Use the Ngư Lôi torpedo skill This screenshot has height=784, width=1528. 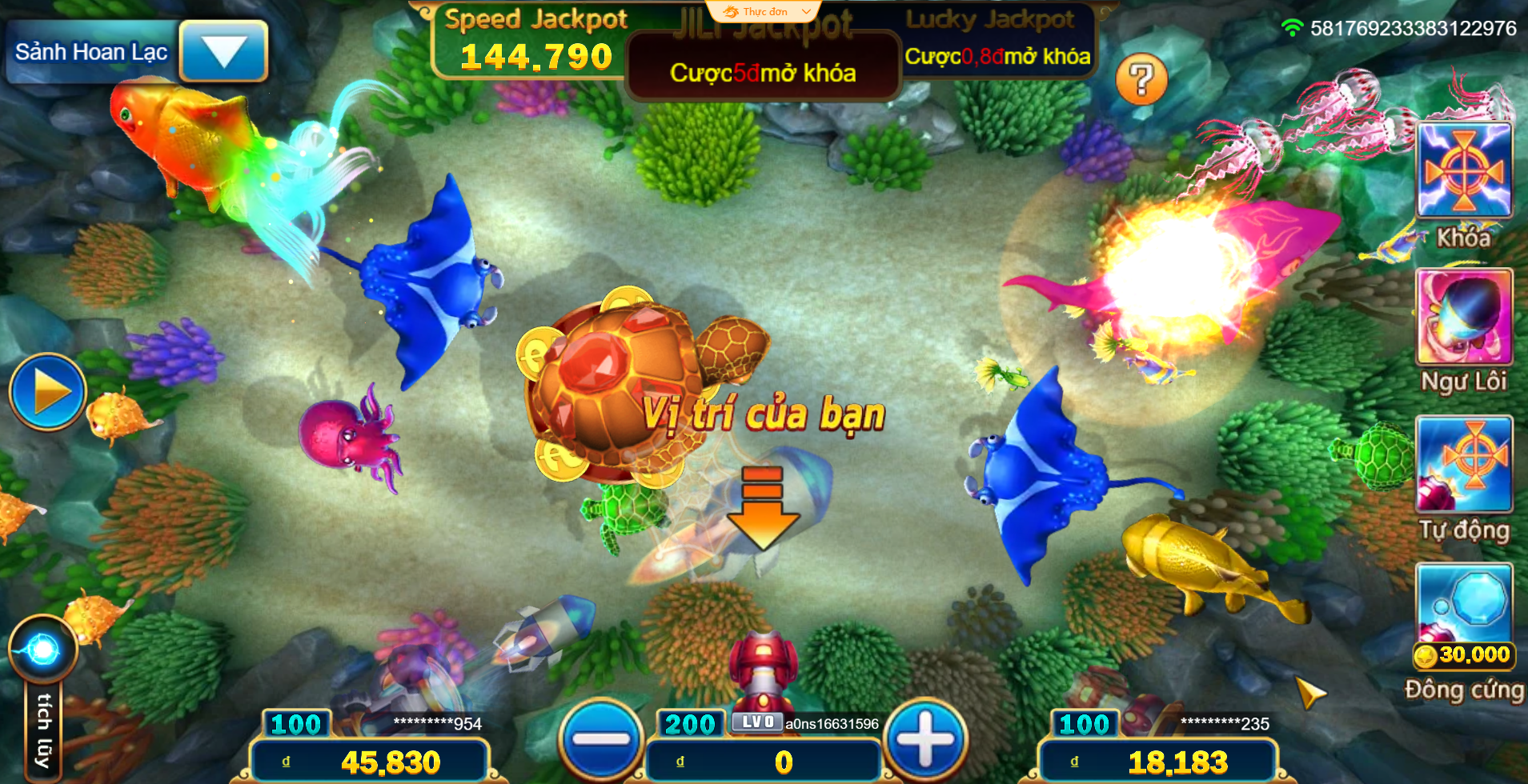(1464, 318)
